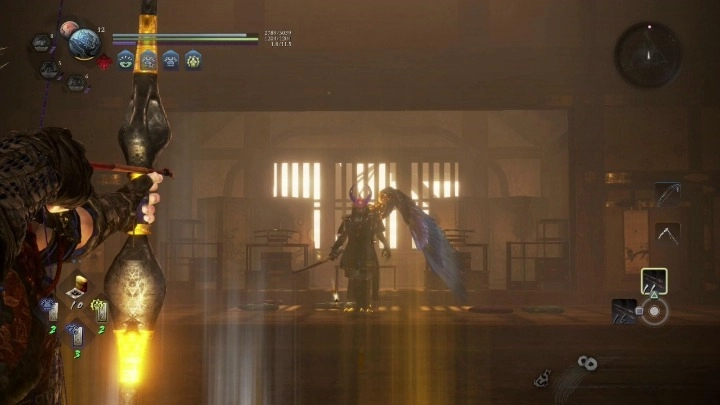This screenshot has height=405, width=720.
Task: Click the small pink moon orb
Action: 67,29
